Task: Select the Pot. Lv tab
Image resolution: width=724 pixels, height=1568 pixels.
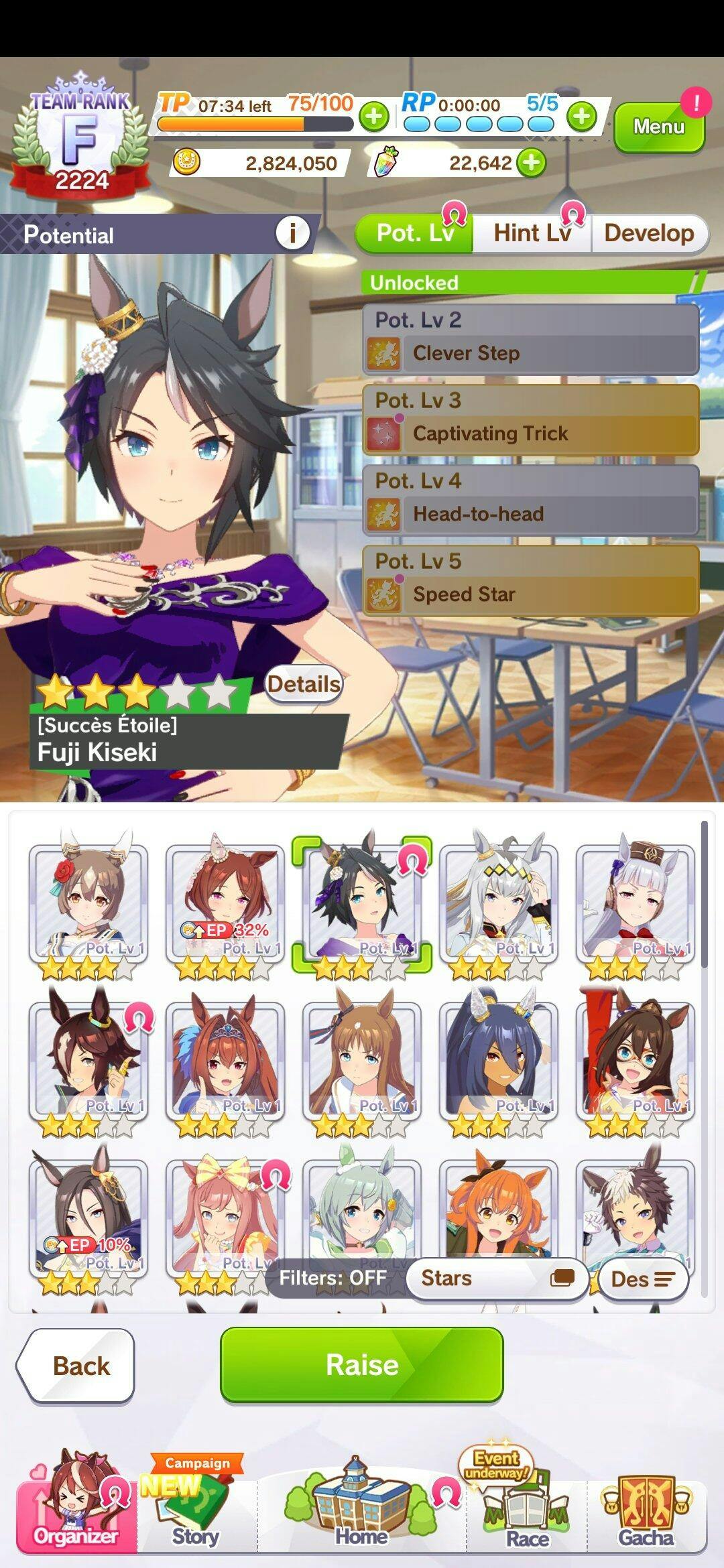Action: (414, 233)
